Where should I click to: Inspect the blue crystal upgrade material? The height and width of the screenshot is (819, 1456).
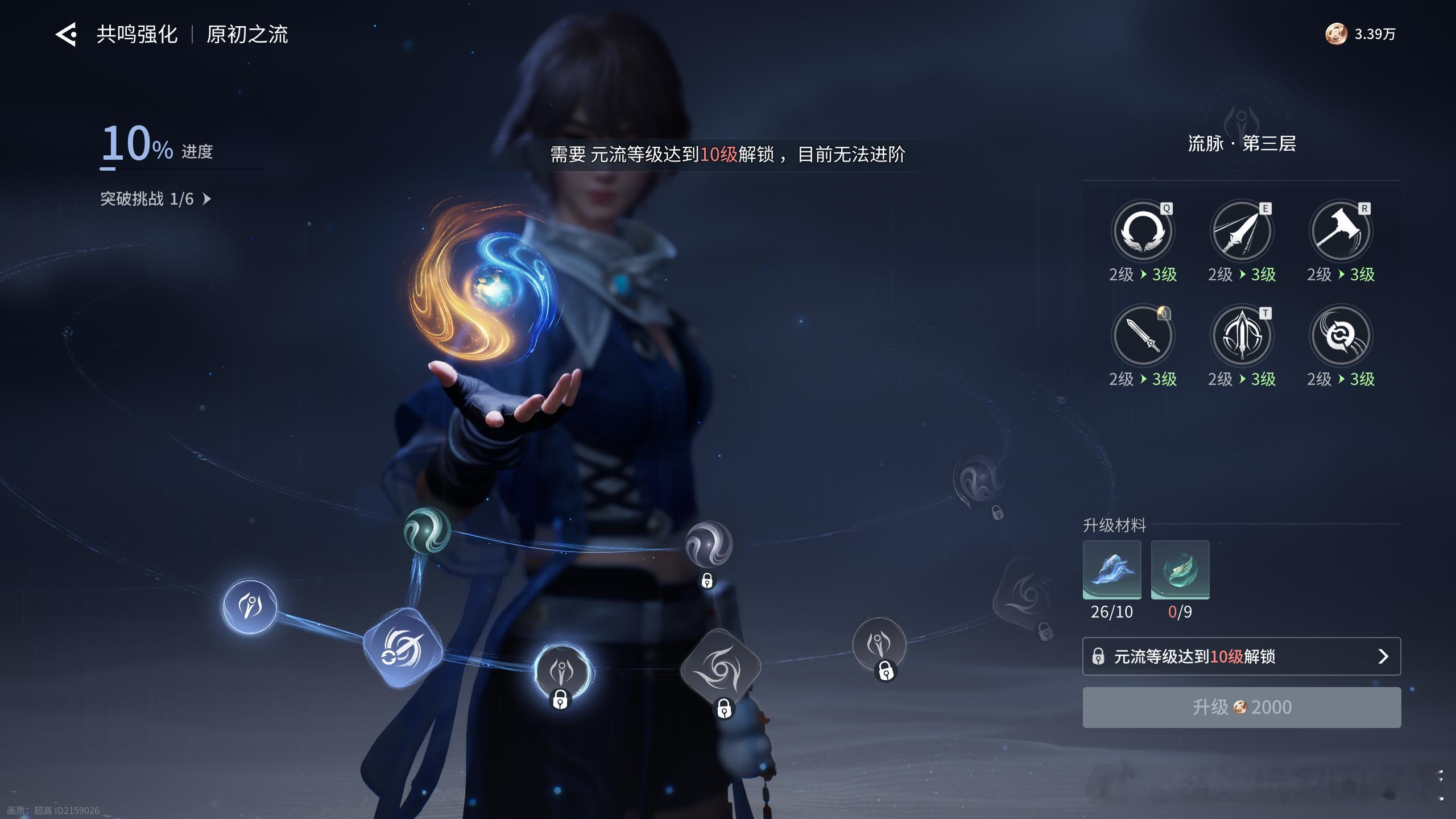click(1112, 569)
